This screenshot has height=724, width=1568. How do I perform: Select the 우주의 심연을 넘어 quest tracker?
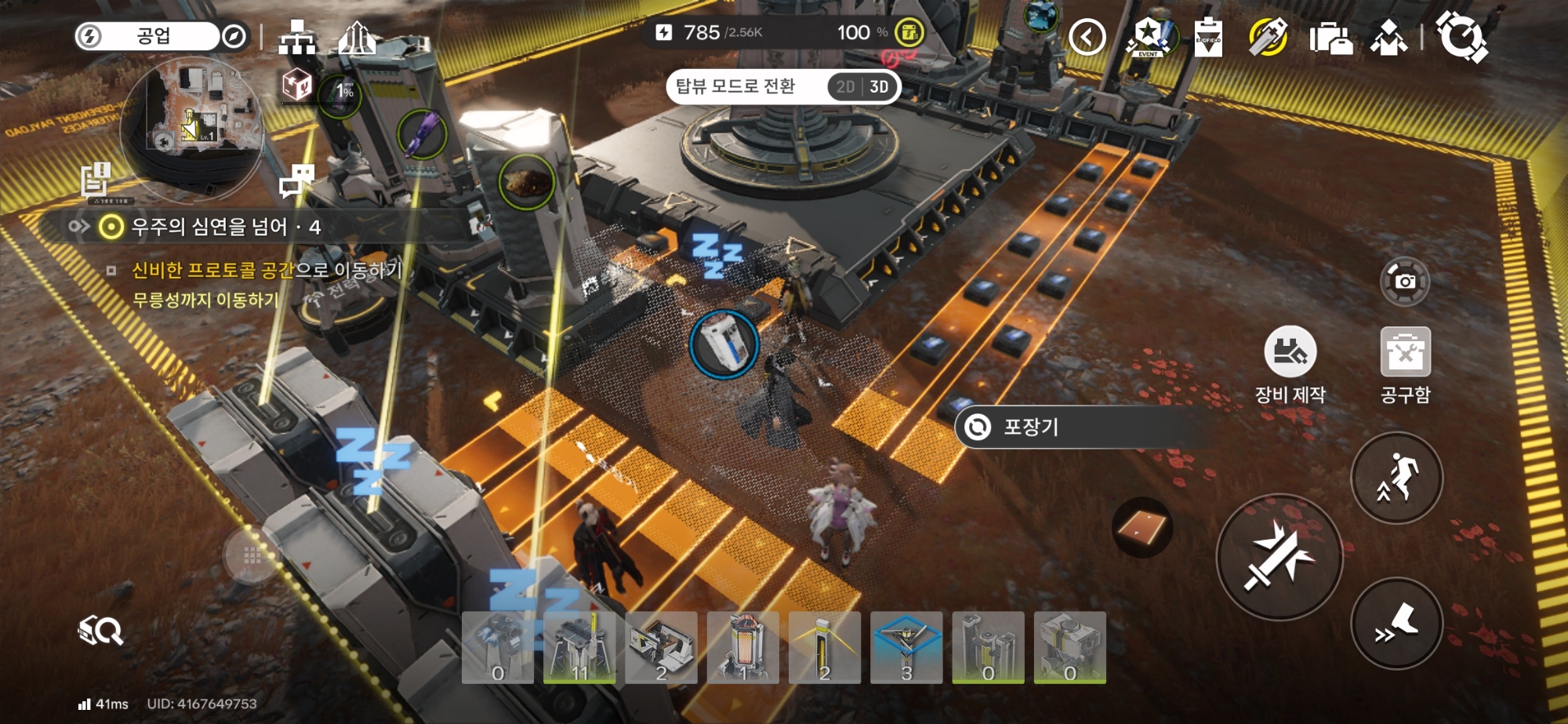click(226, 227)
